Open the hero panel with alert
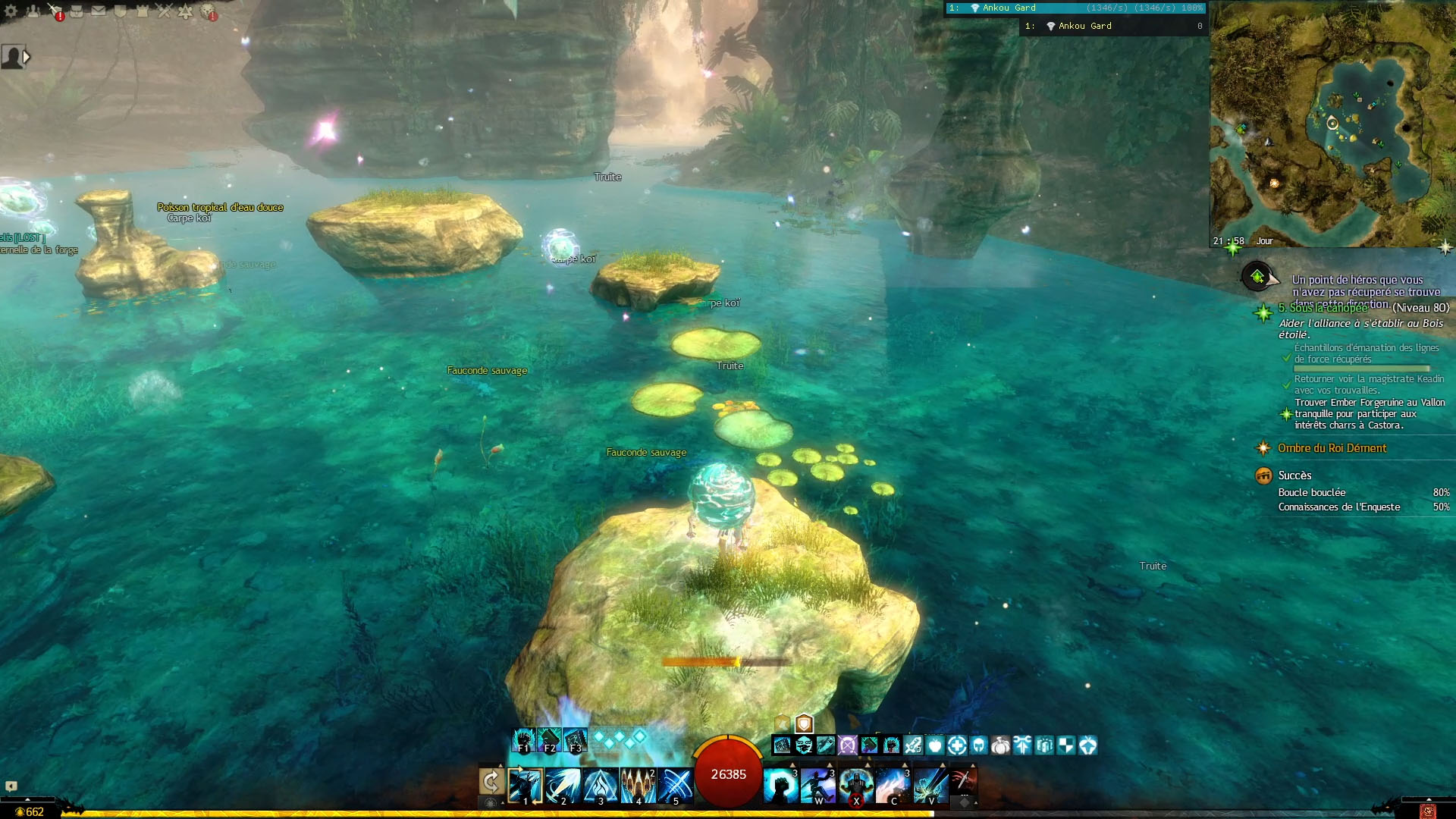The width and height of the screenshot is (1456, 819). tap(55, 11)
